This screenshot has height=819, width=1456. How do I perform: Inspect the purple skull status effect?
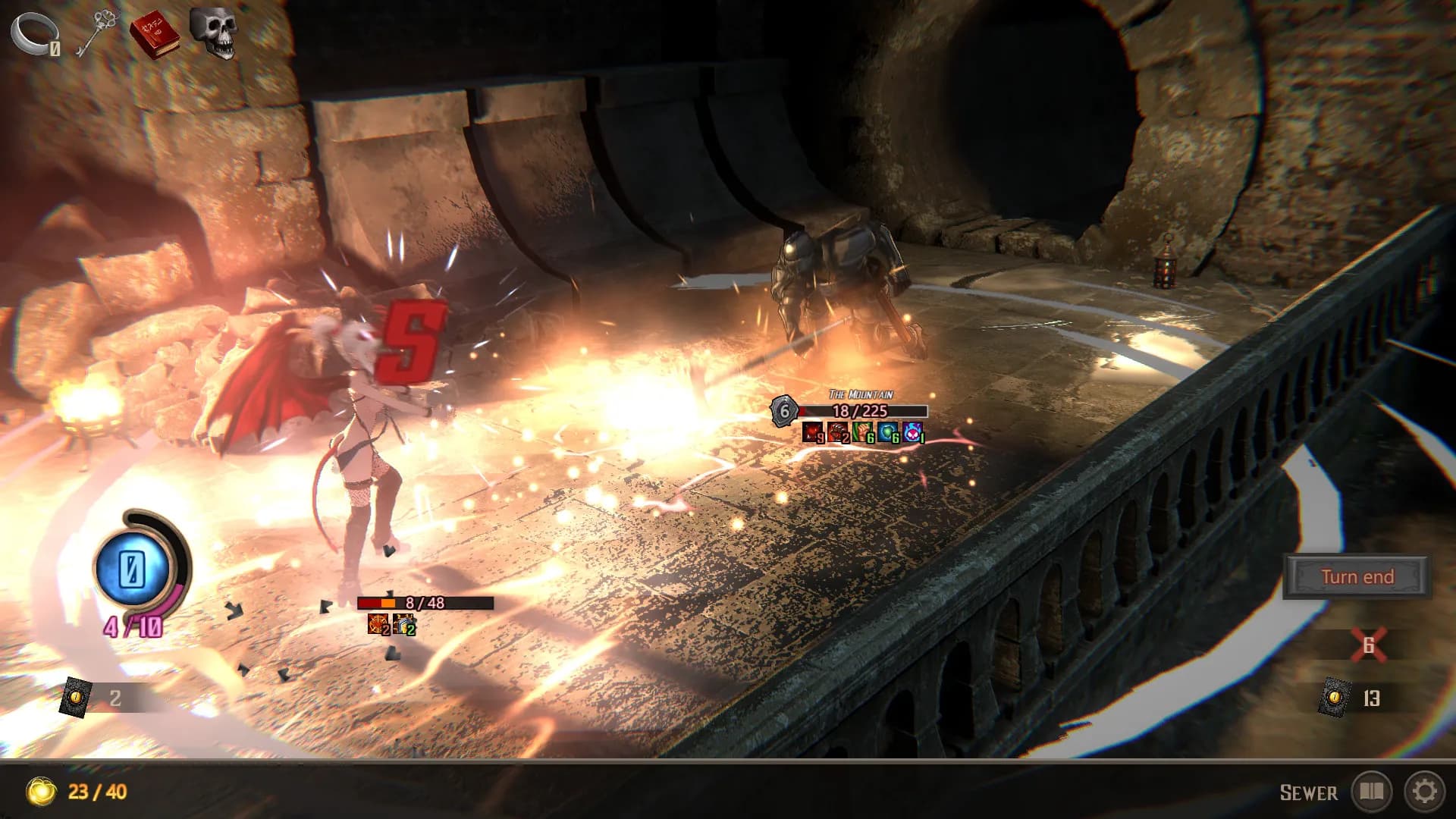[x=912, y=434]
